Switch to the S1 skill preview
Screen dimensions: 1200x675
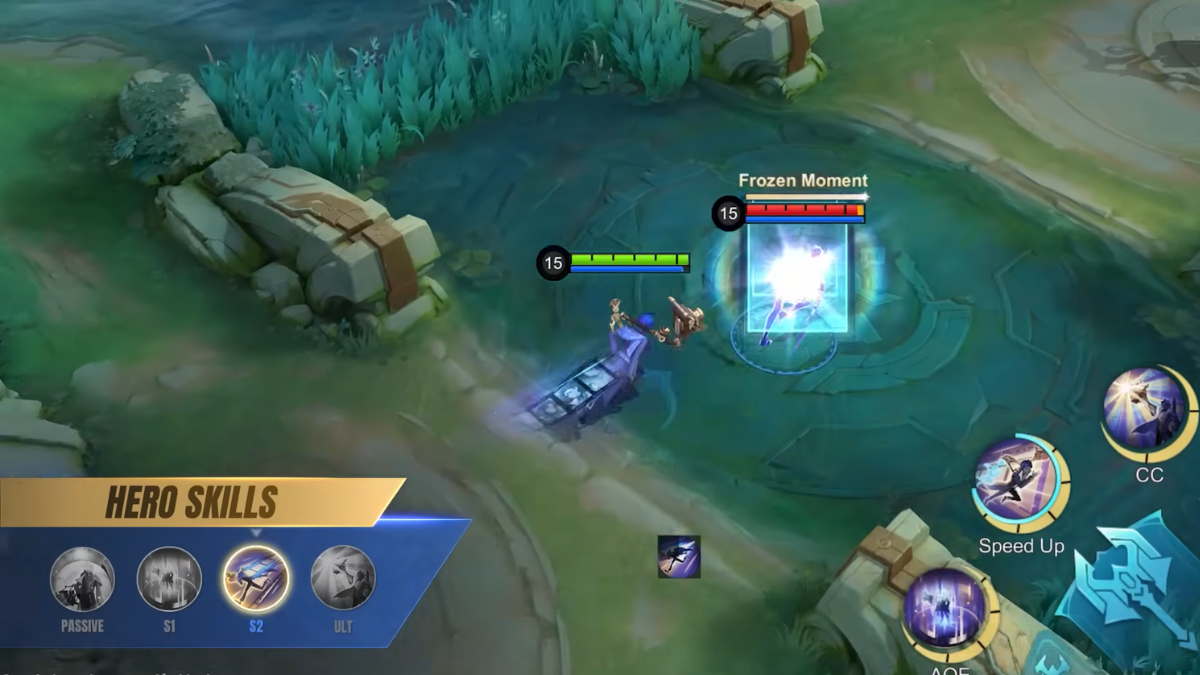(169, 579)
